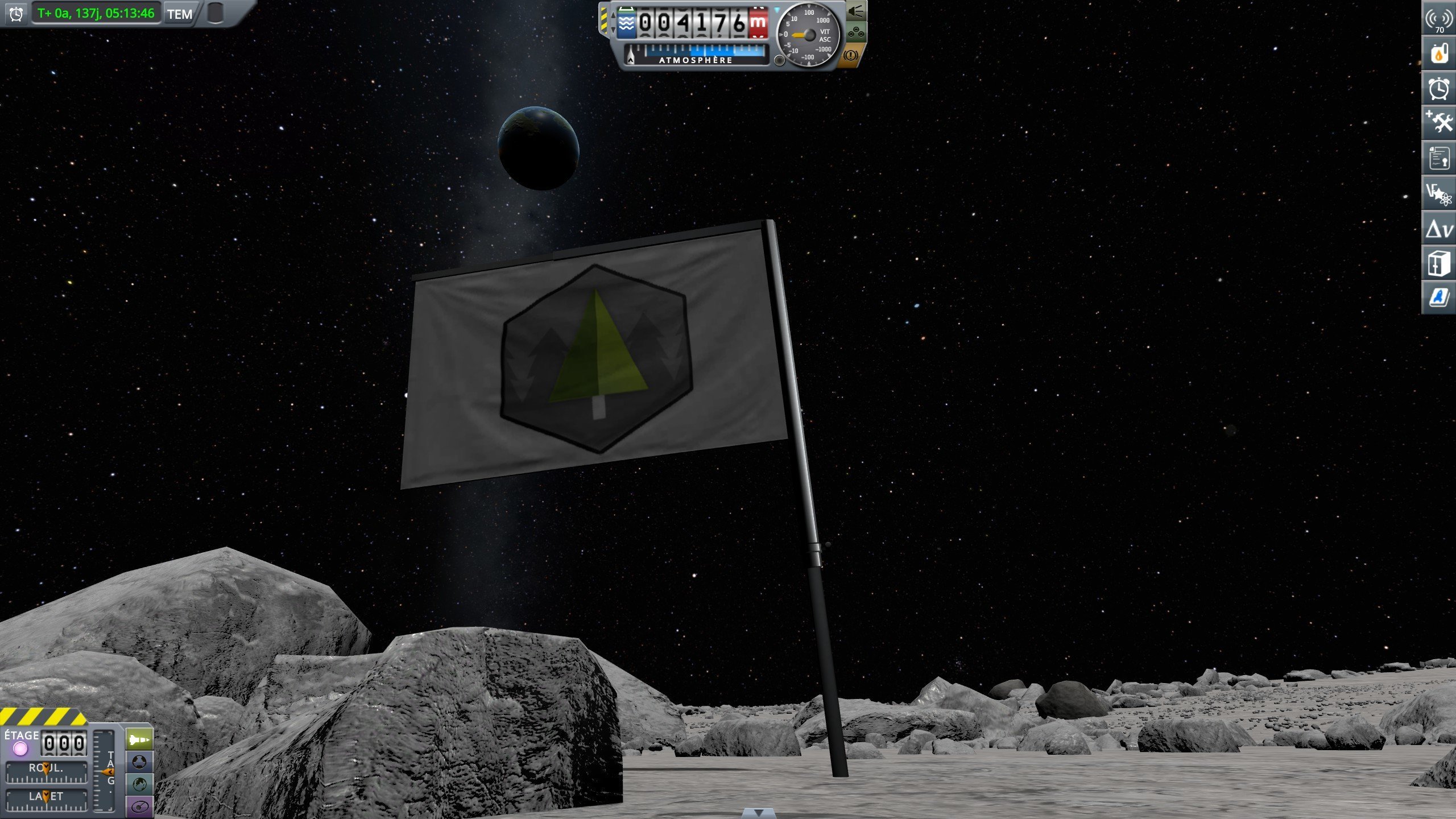Switch to the docking mode button

pyautogui.click(x=139, y=762)
